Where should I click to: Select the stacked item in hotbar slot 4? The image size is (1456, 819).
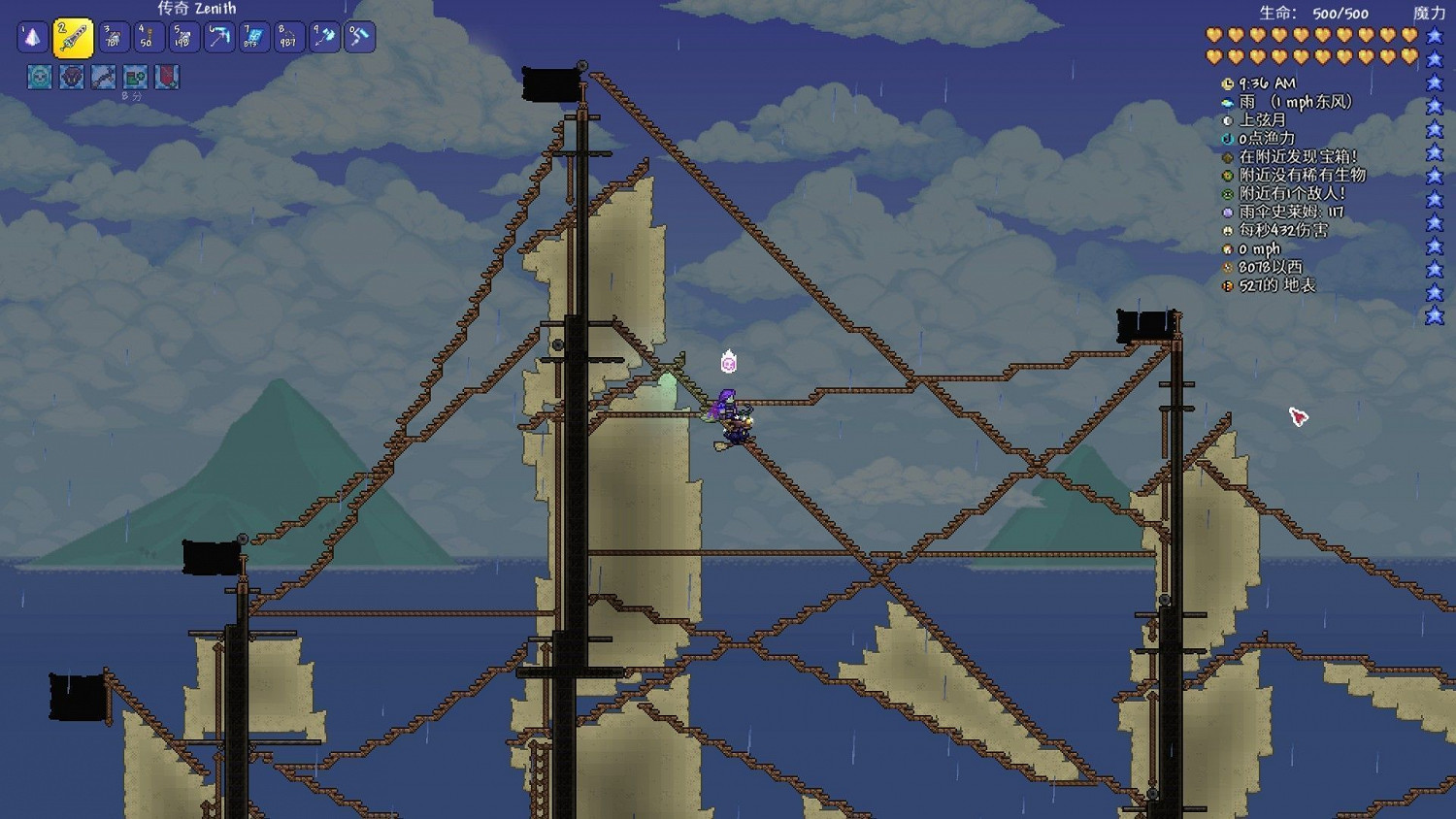(x=150, y=38)
